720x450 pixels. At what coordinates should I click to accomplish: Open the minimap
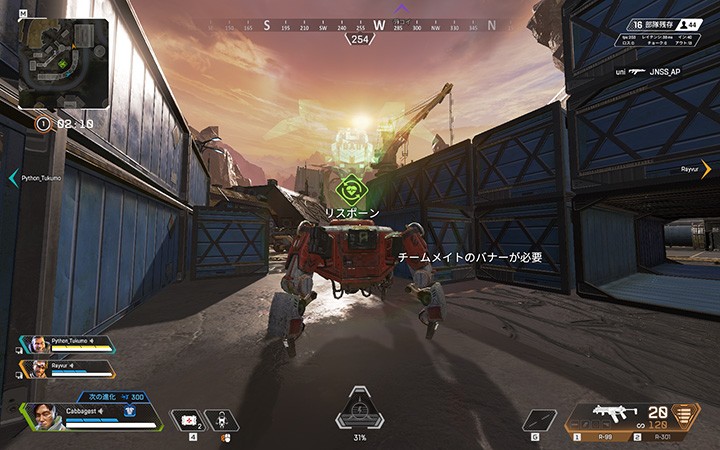click(x=64, y=64)
